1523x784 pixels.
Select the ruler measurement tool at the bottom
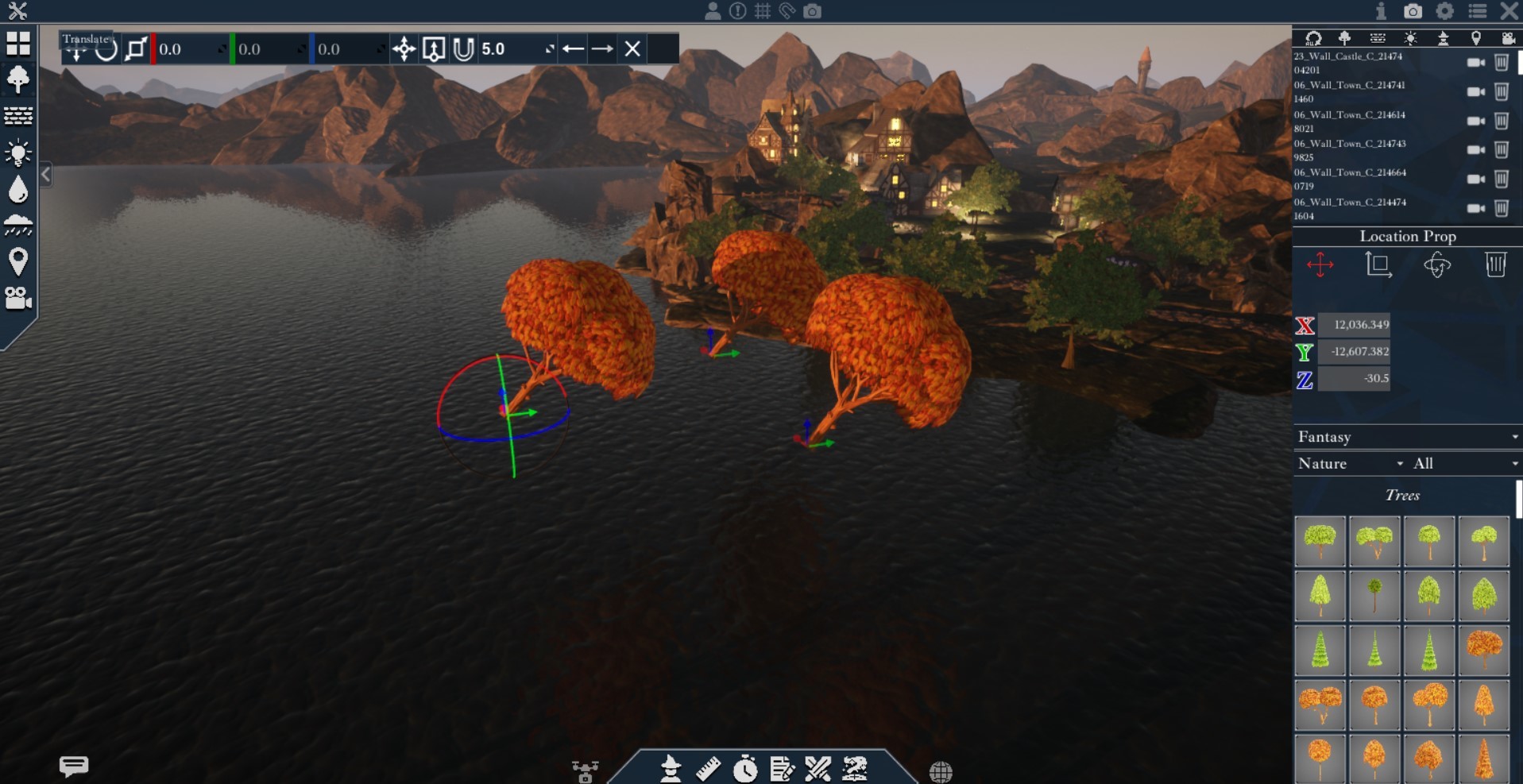point(708,769)
